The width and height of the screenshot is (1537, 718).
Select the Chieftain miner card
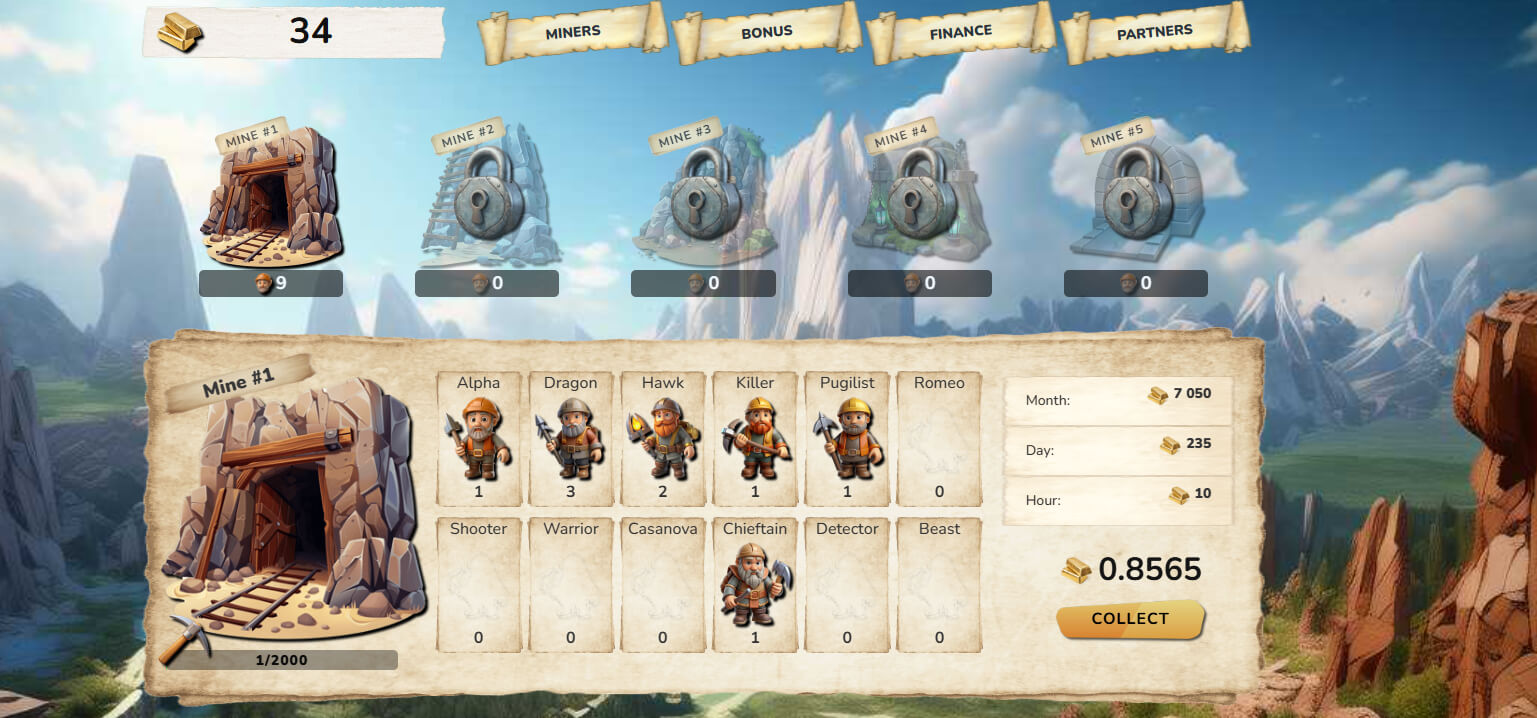[755, 585]
